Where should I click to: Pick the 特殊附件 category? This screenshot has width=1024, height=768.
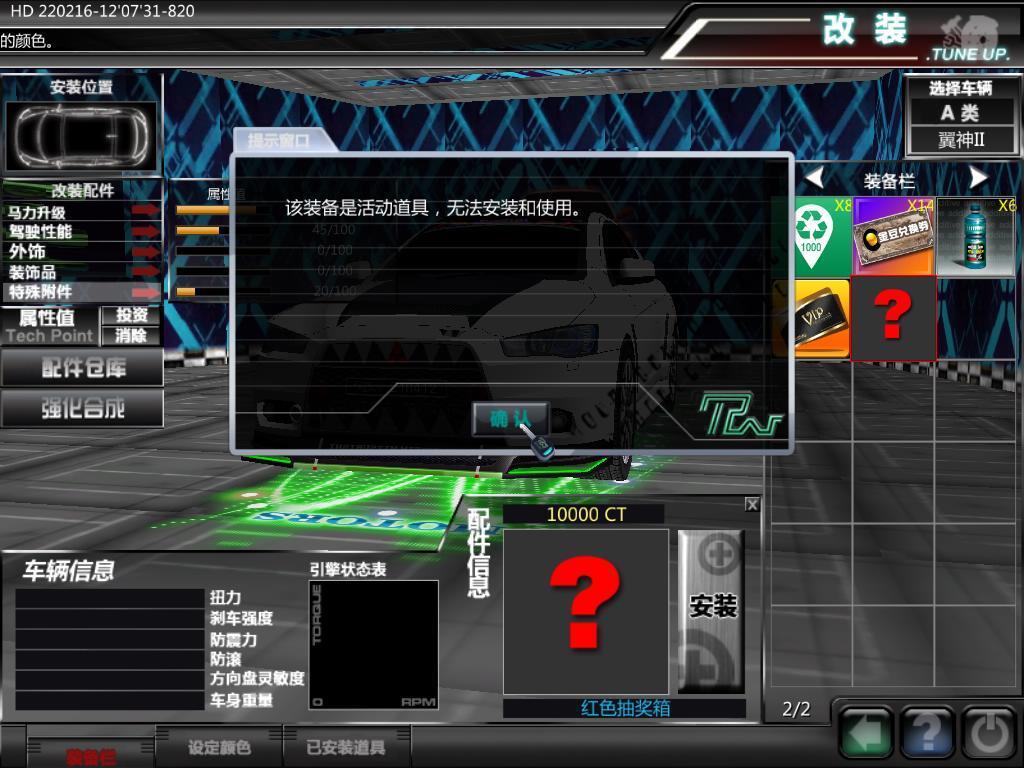(82, 292)
